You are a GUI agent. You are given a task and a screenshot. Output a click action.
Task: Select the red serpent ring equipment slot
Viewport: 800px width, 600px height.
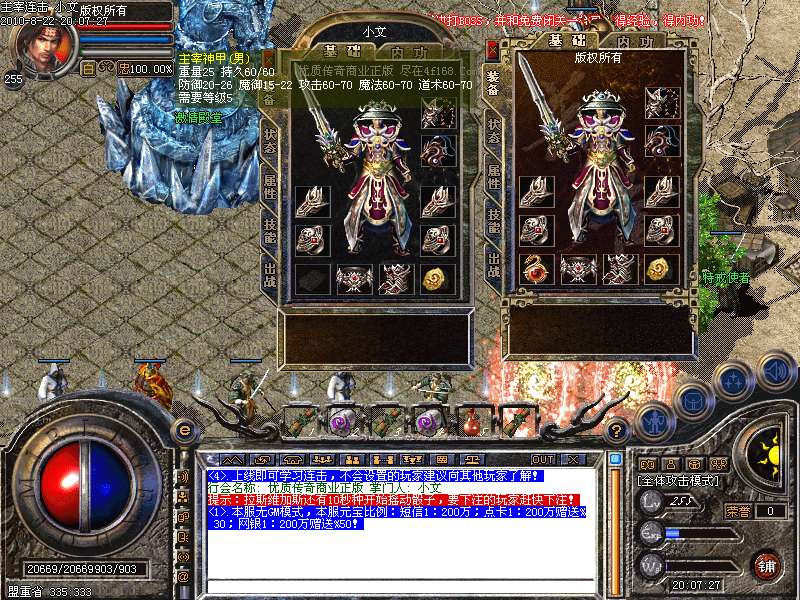click(538, 268)
